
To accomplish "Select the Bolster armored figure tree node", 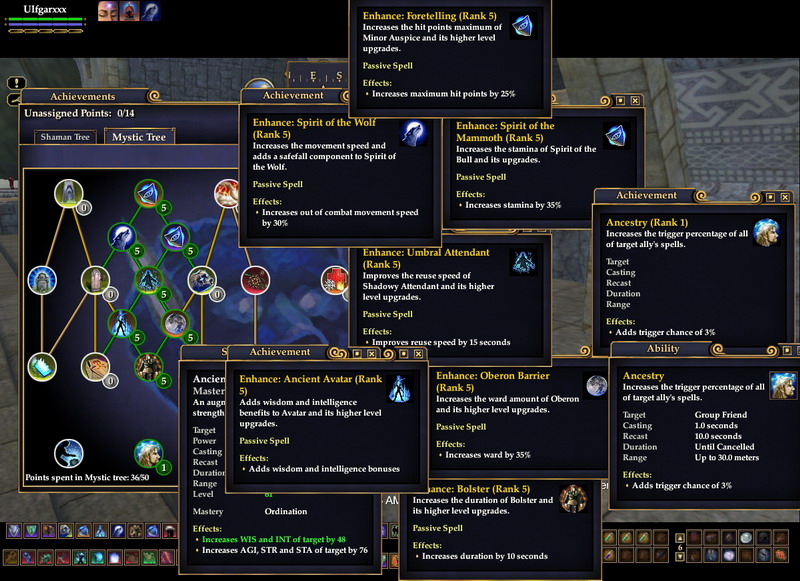I will [148, 365].
